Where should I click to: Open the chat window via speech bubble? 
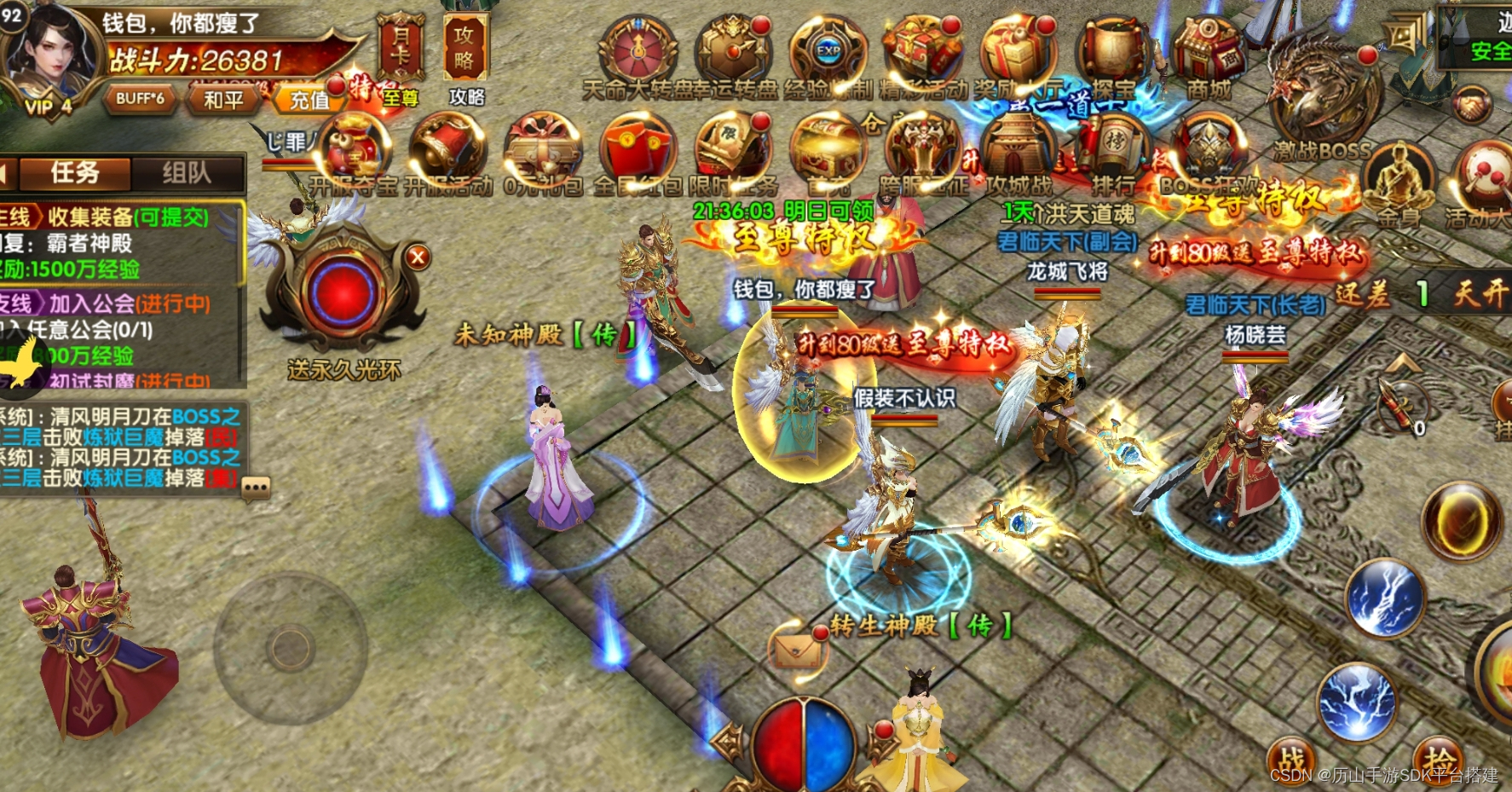pyautogui.click(x=256, y=488)
